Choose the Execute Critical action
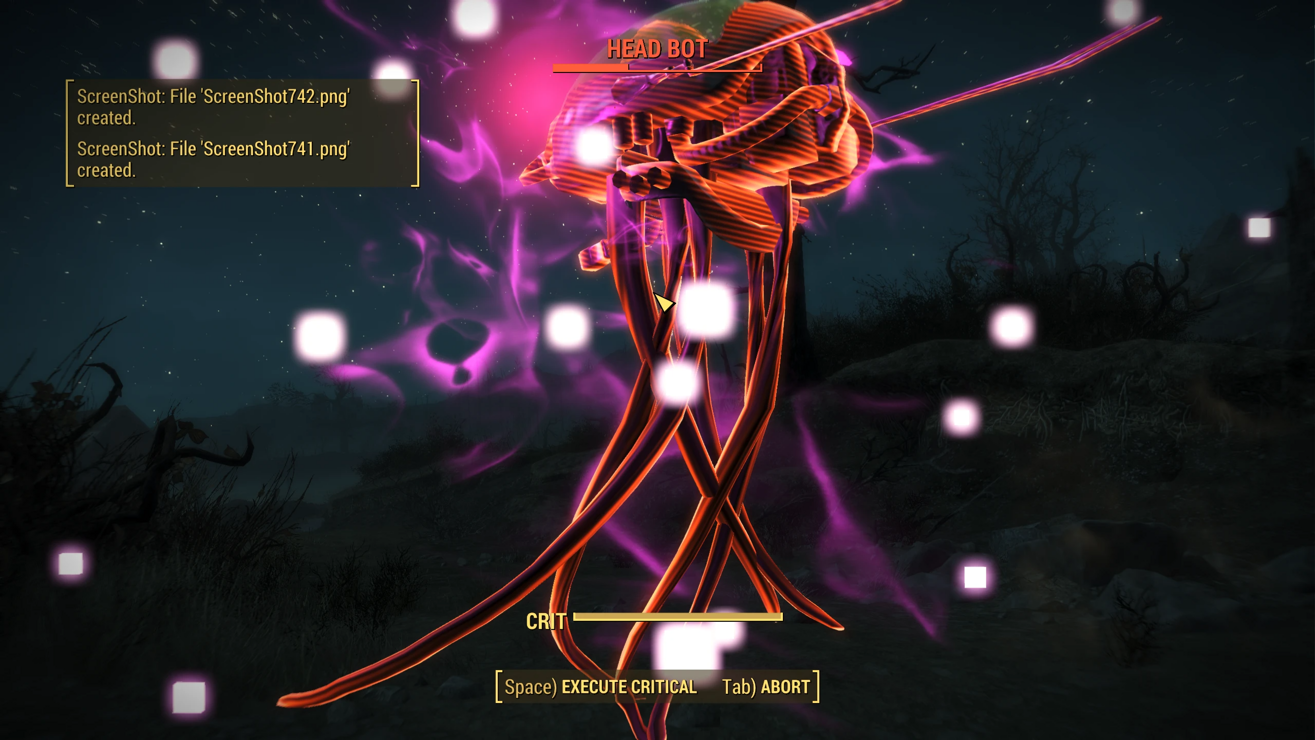This screenshot has height=740, width=1315. pos(601,687)
